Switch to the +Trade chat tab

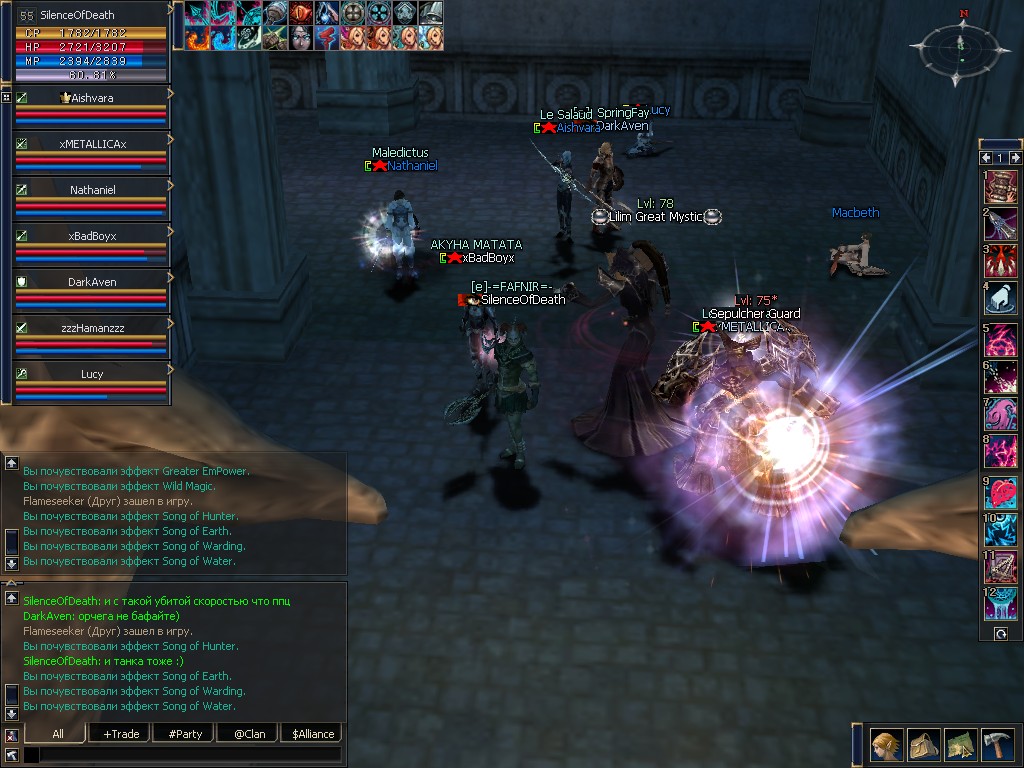[x=120, y=733]
